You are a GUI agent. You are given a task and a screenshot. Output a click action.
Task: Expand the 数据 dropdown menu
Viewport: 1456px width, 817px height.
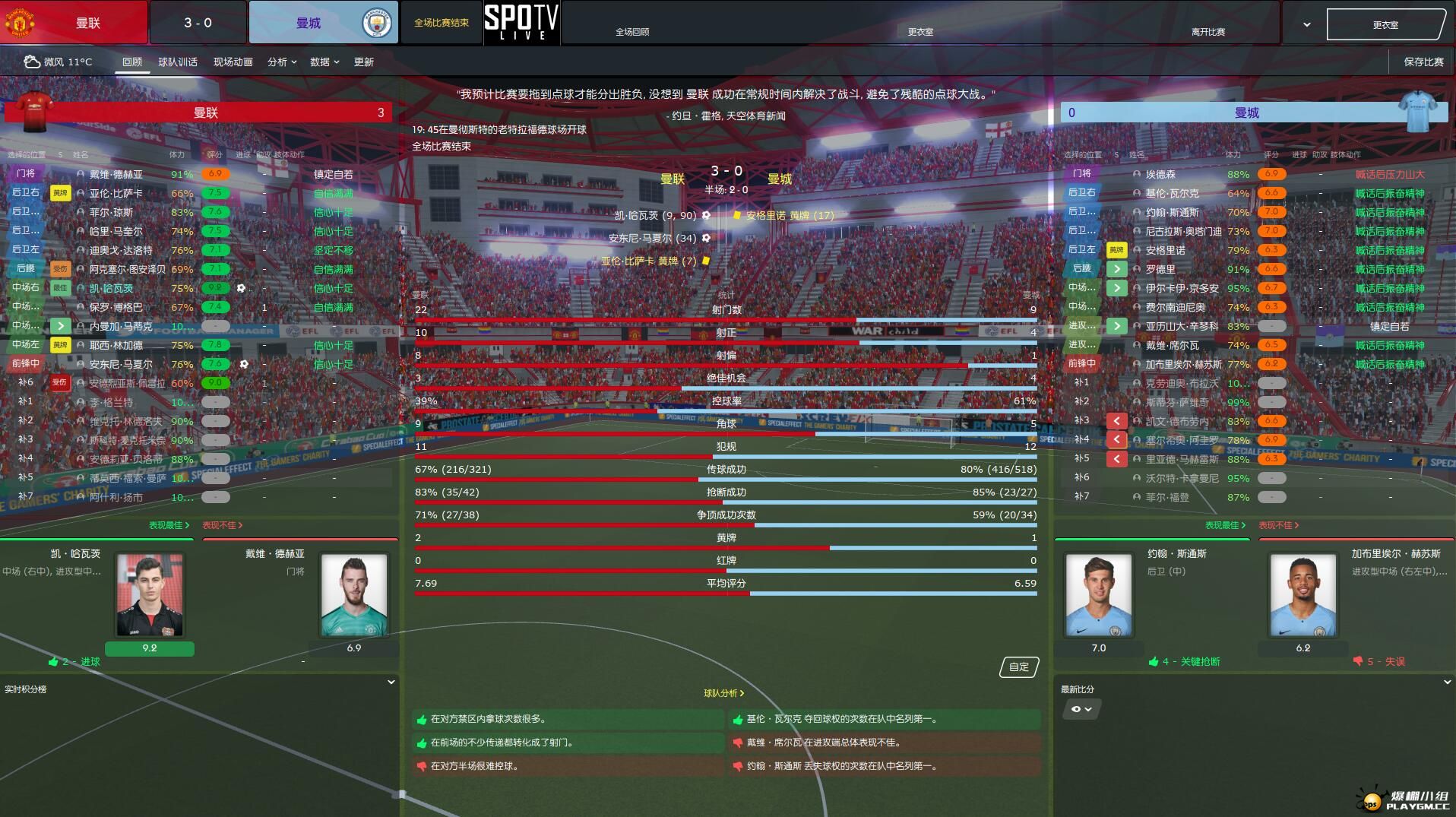coord(324,62)
